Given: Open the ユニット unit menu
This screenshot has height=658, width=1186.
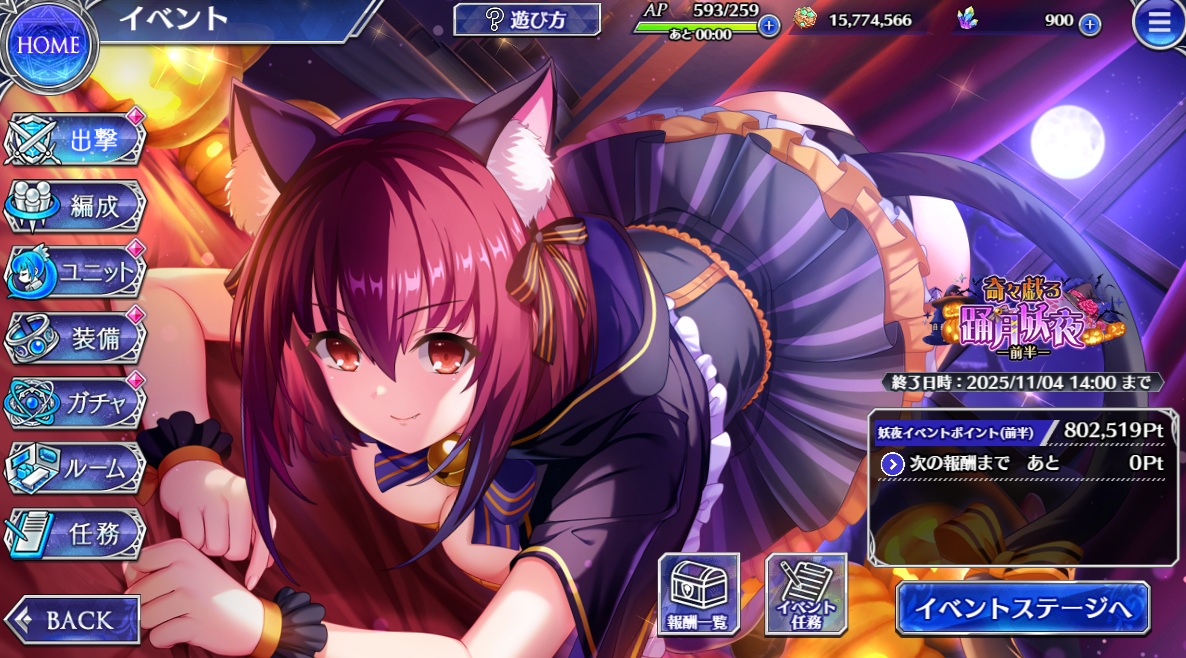Looking at the screenshot, I should [x=76, y=272].
